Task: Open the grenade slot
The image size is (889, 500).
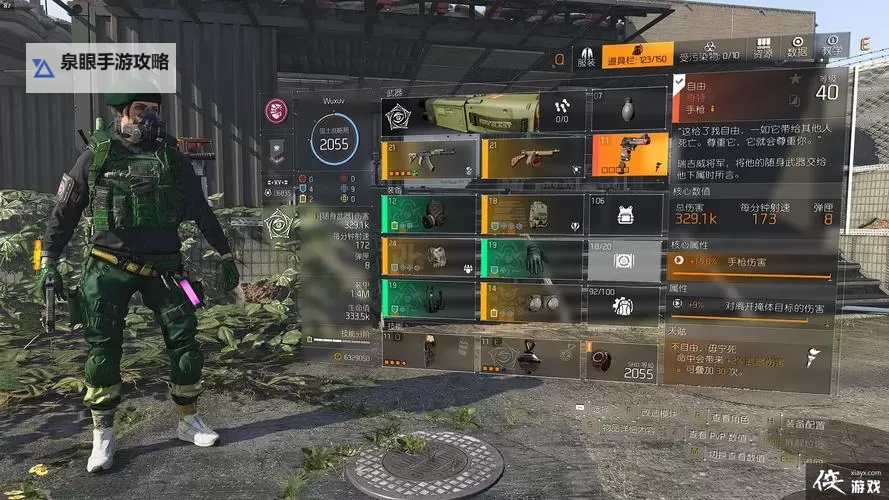Action: (627, 109)
